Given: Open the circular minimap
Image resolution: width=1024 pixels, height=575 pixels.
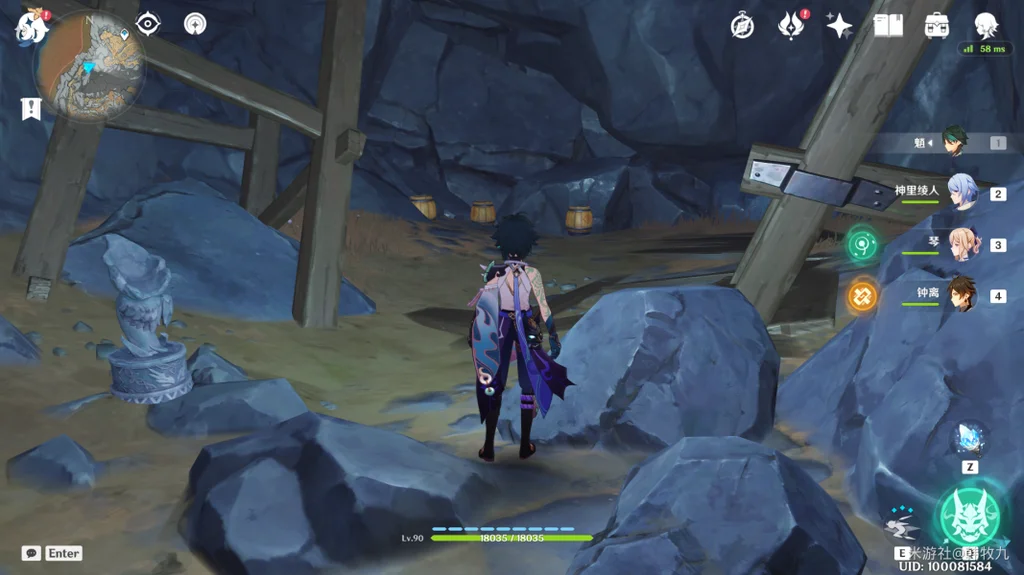Looking at the screenshot, I should [90, 67].
